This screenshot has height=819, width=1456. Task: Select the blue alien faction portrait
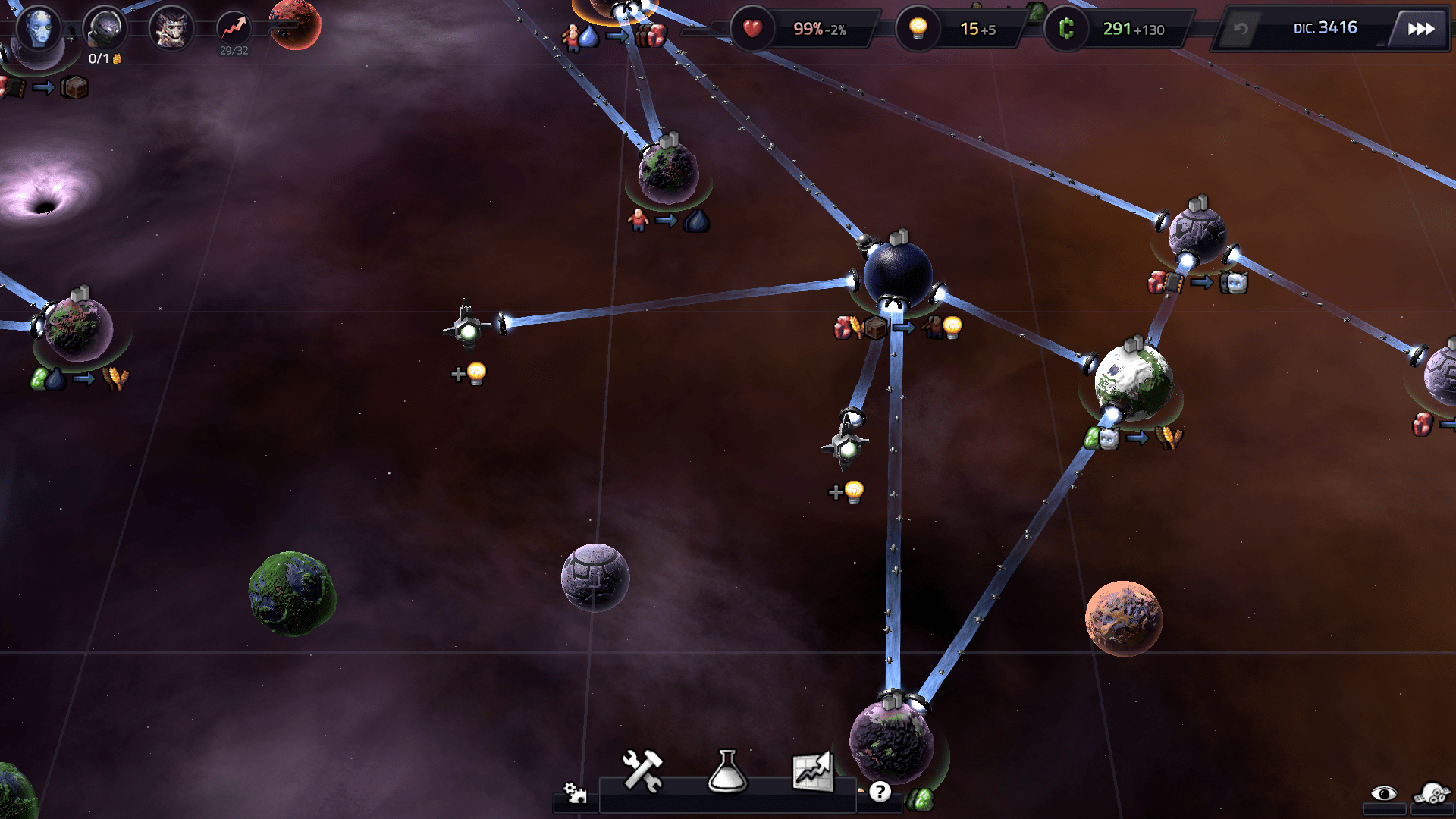[x=38, y=29]
